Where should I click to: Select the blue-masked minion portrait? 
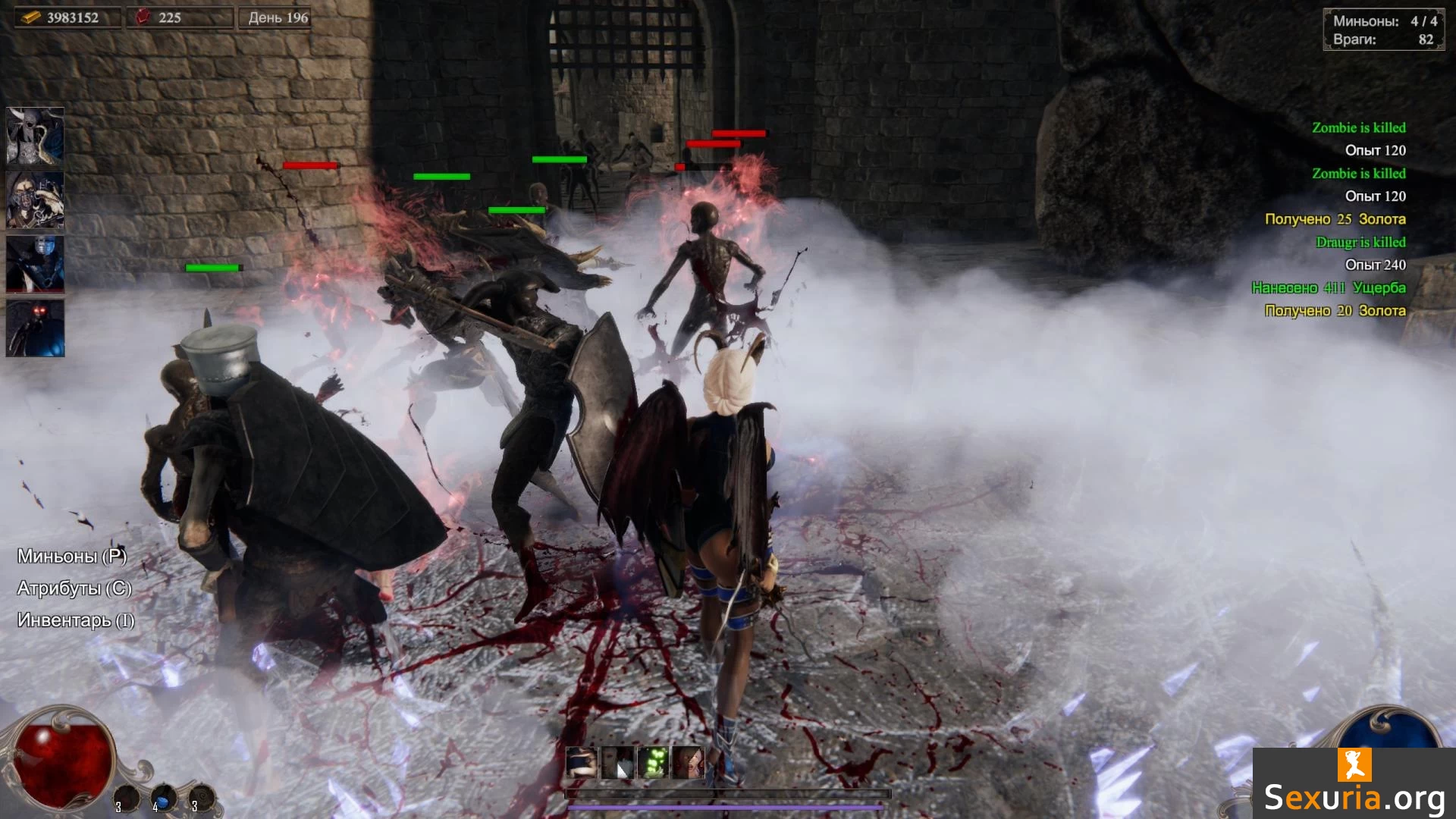35,264
